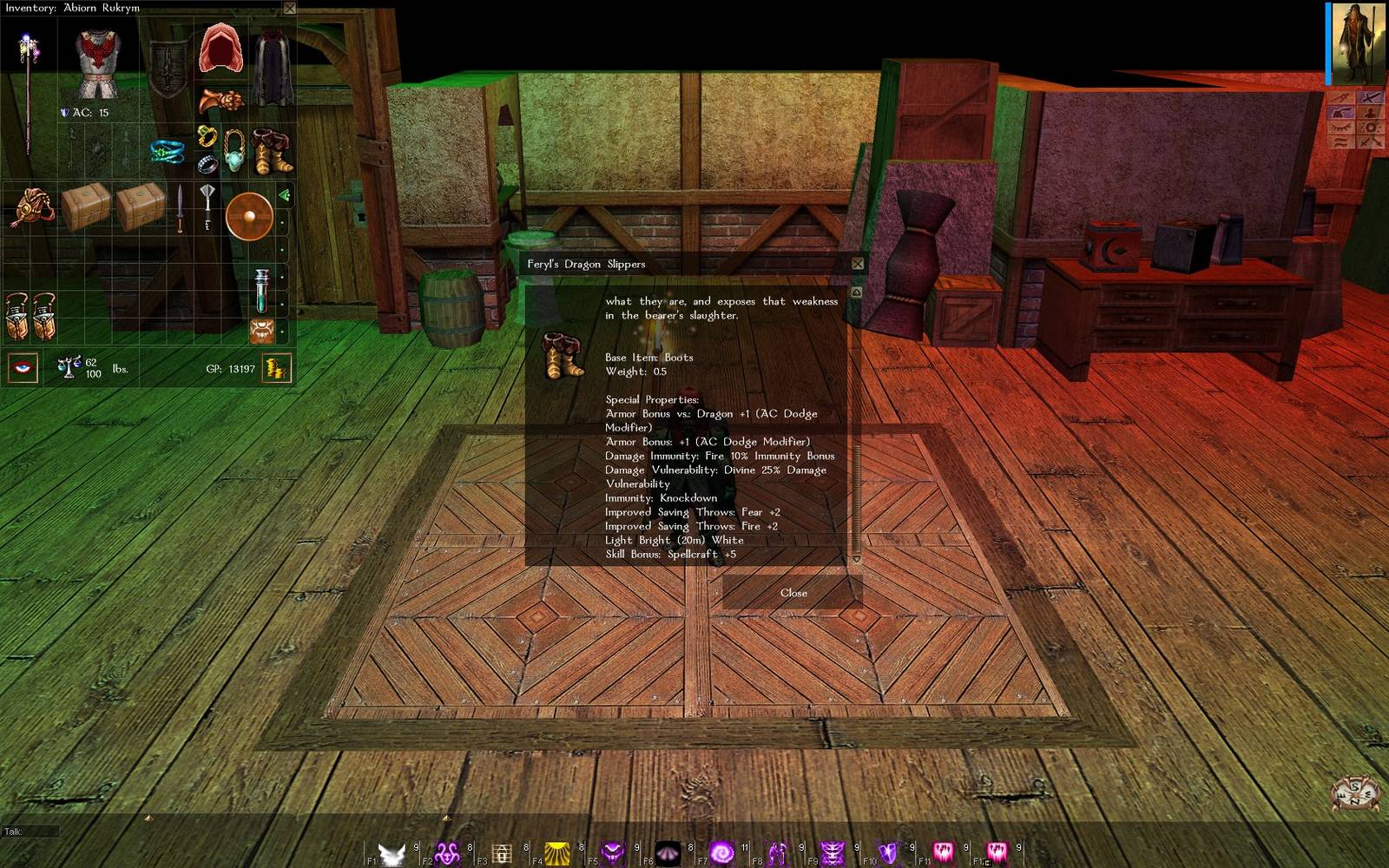Image resolution: width=1389 pixels, height=868 pixels.
Task: Dismiss item window with its X button
Action: click(x=858, y=264)
